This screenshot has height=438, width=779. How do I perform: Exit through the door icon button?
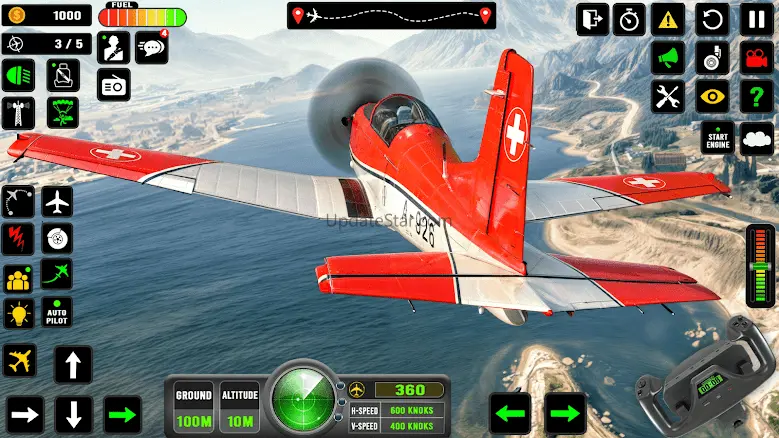pyautogui.click(x=592, y=18)
